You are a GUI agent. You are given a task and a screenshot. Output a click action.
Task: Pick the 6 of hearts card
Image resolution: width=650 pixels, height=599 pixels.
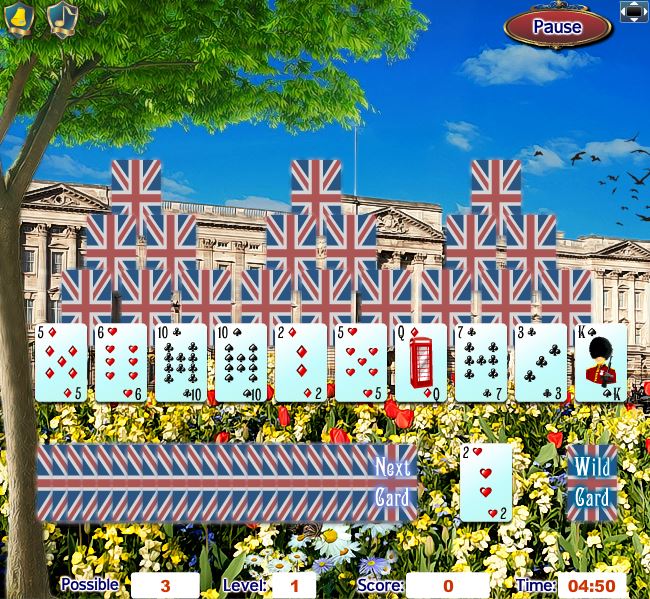click(121, 363)
